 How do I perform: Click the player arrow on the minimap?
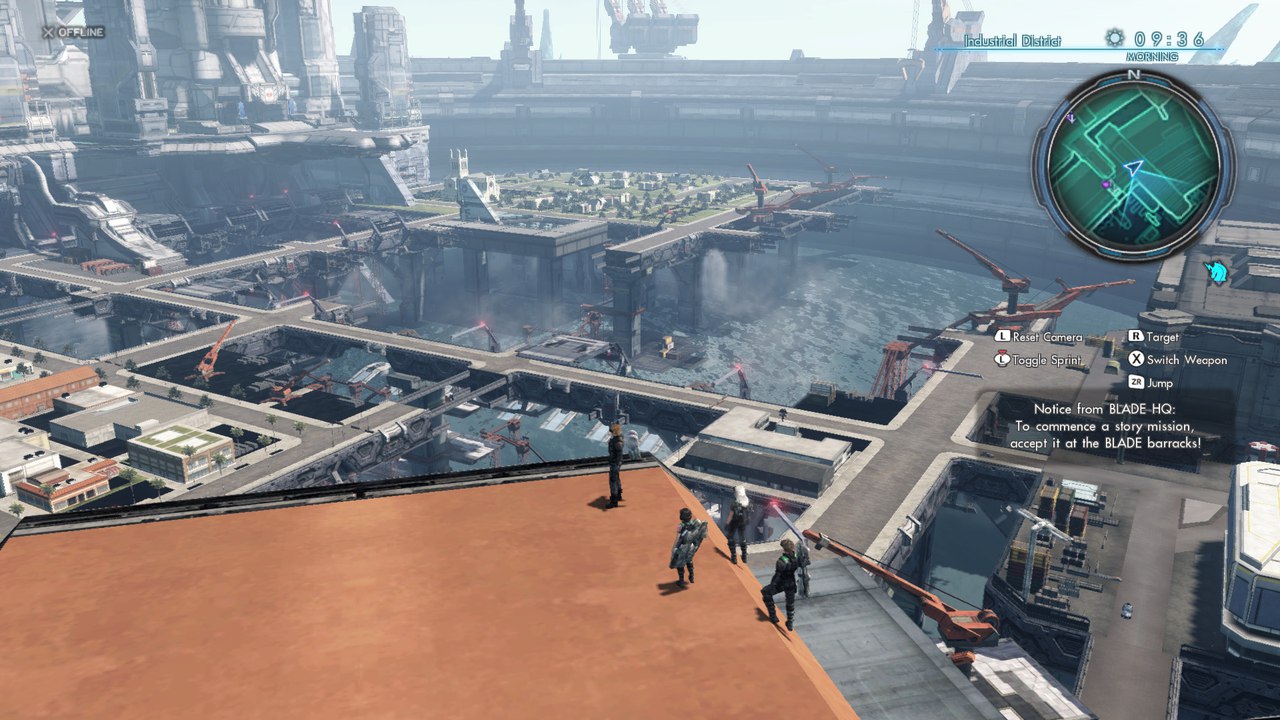click(x=1133, y=168)
